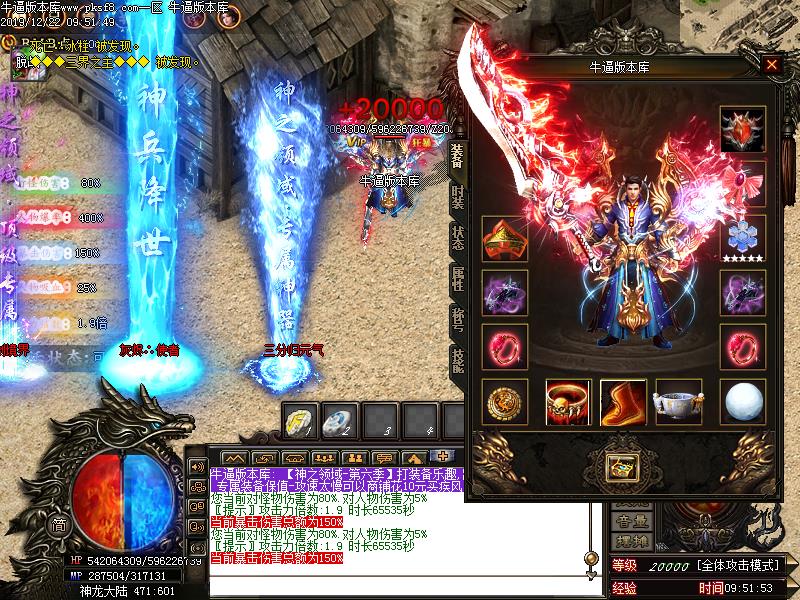Open the treasure chest button below equipment
This screenshot has width=800, height=600.
(622, 465)
